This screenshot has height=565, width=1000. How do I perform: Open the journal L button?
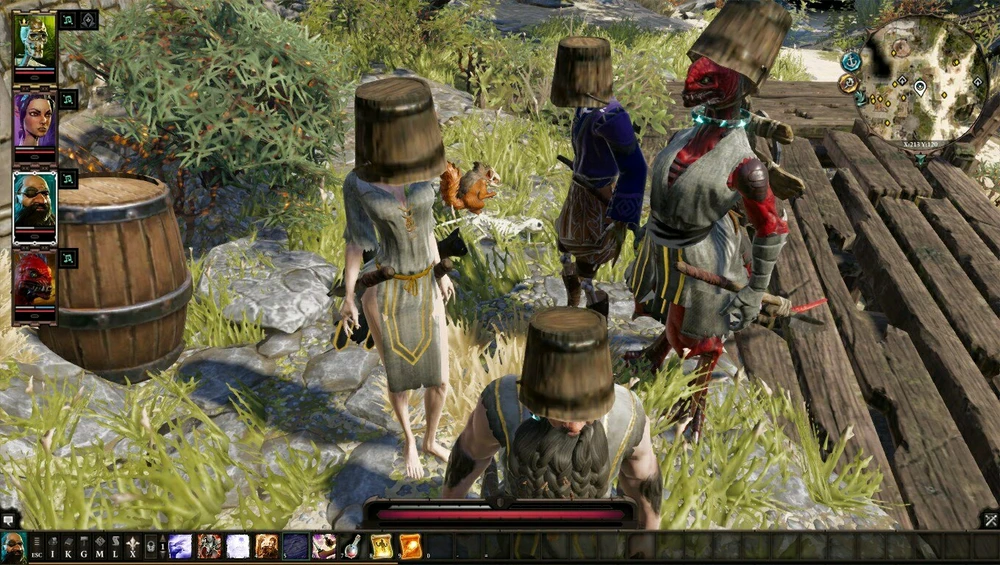click(115, 546)
